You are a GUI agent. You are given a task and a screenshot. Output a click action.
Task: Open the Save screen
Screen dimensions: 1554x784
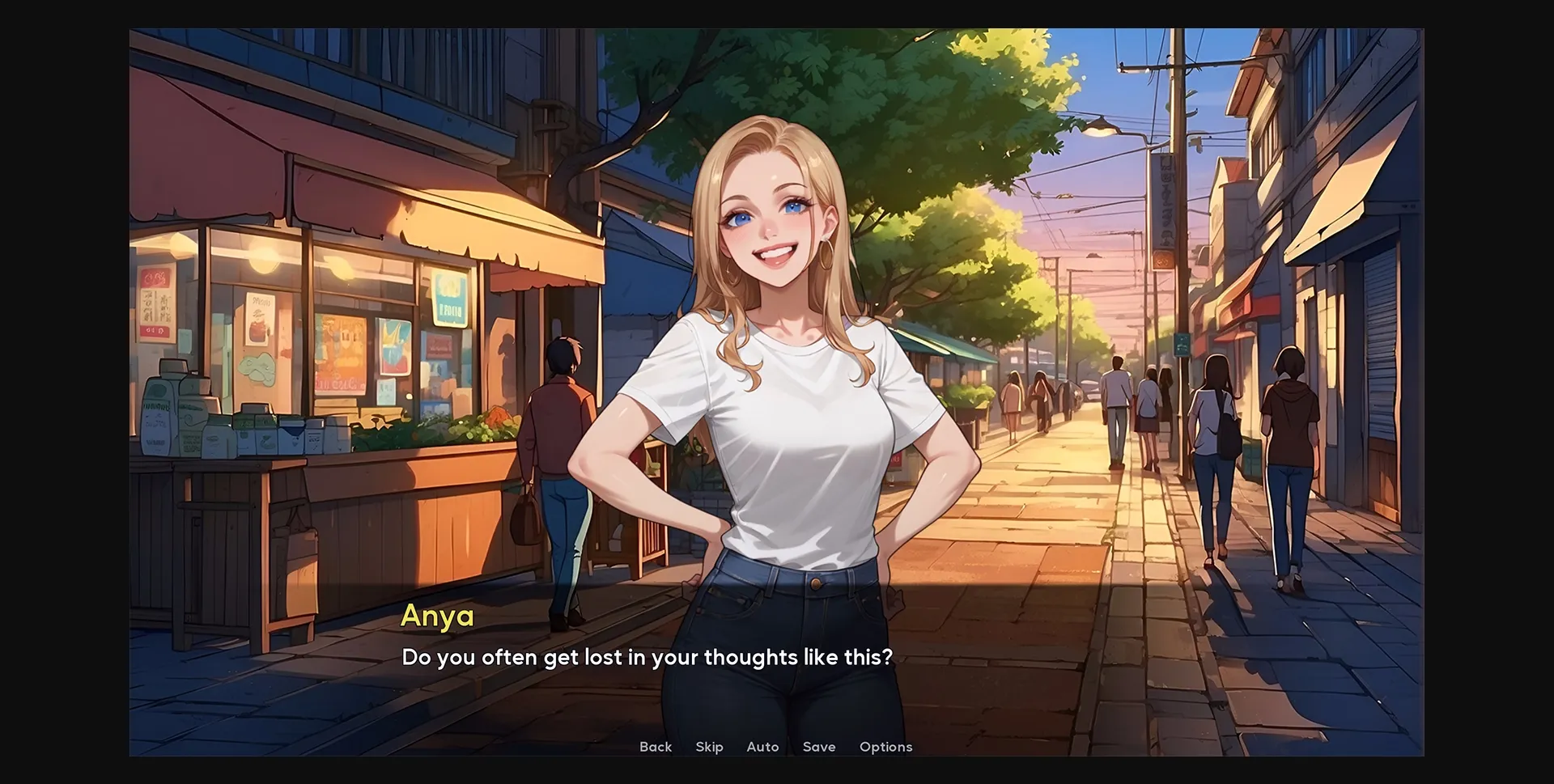[x=819, y=747]
